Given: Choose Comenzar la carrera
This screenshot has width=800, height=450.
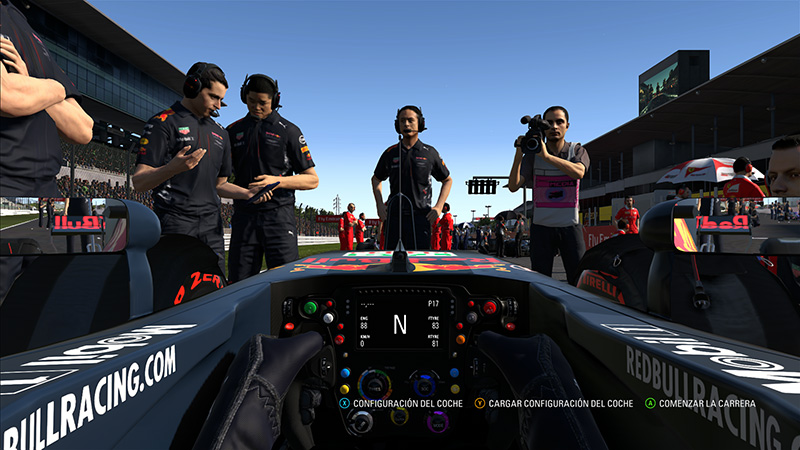Looking at the screenshot, I should click(x=700, y=403).
